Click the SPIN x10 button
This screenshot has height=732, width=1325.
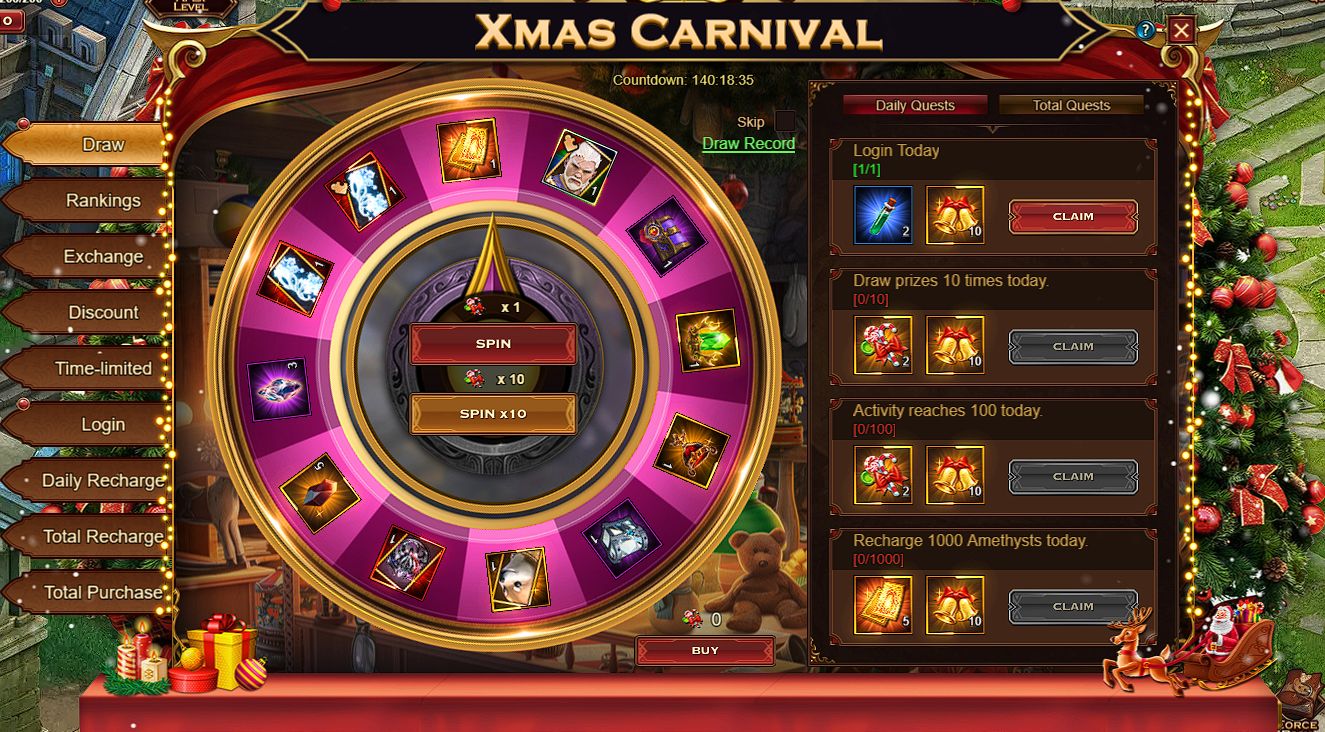coord(493,414)
